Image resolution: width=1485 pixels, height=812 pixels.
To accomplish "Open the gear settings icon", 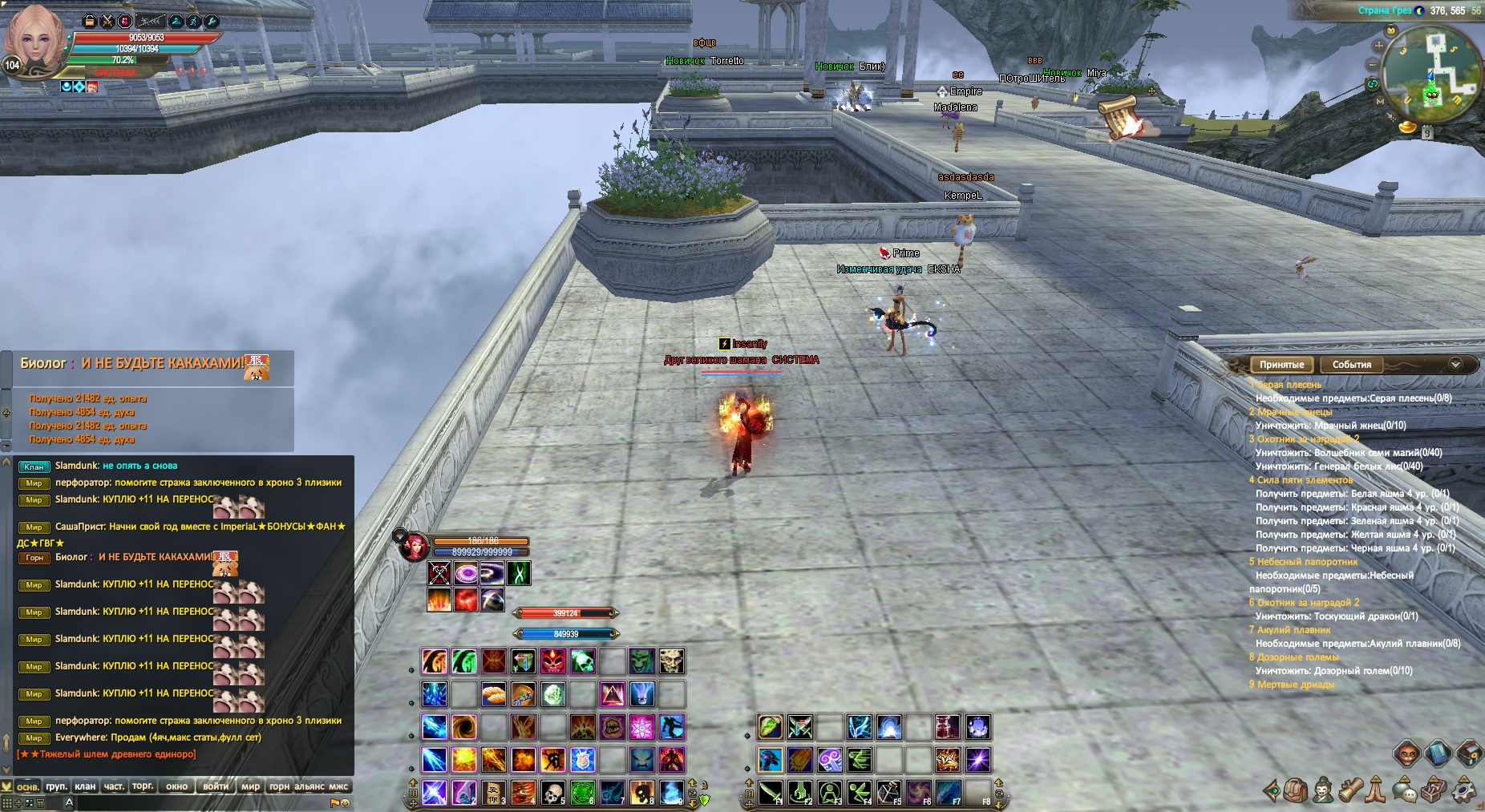I will click(x=1464, y=790).
